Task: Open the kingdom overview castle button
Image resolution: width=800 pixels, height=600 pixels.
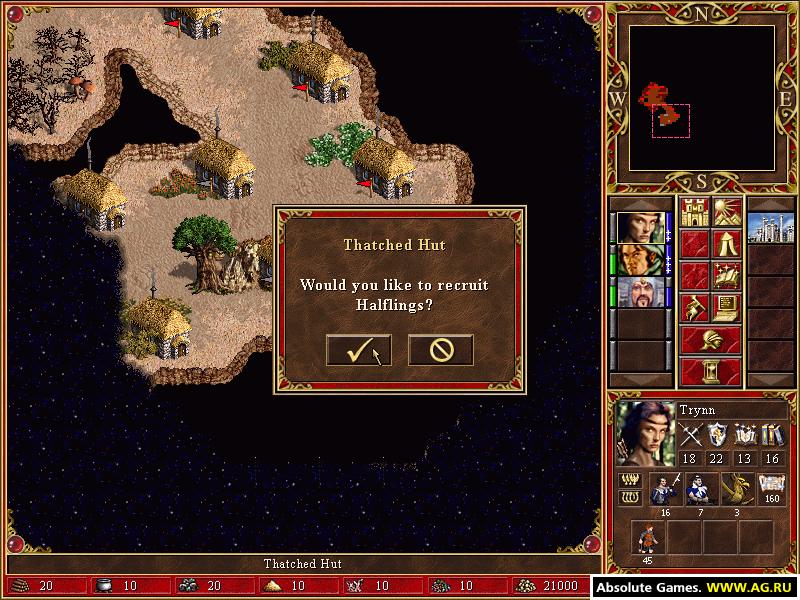Action: (x=694, y=212)
